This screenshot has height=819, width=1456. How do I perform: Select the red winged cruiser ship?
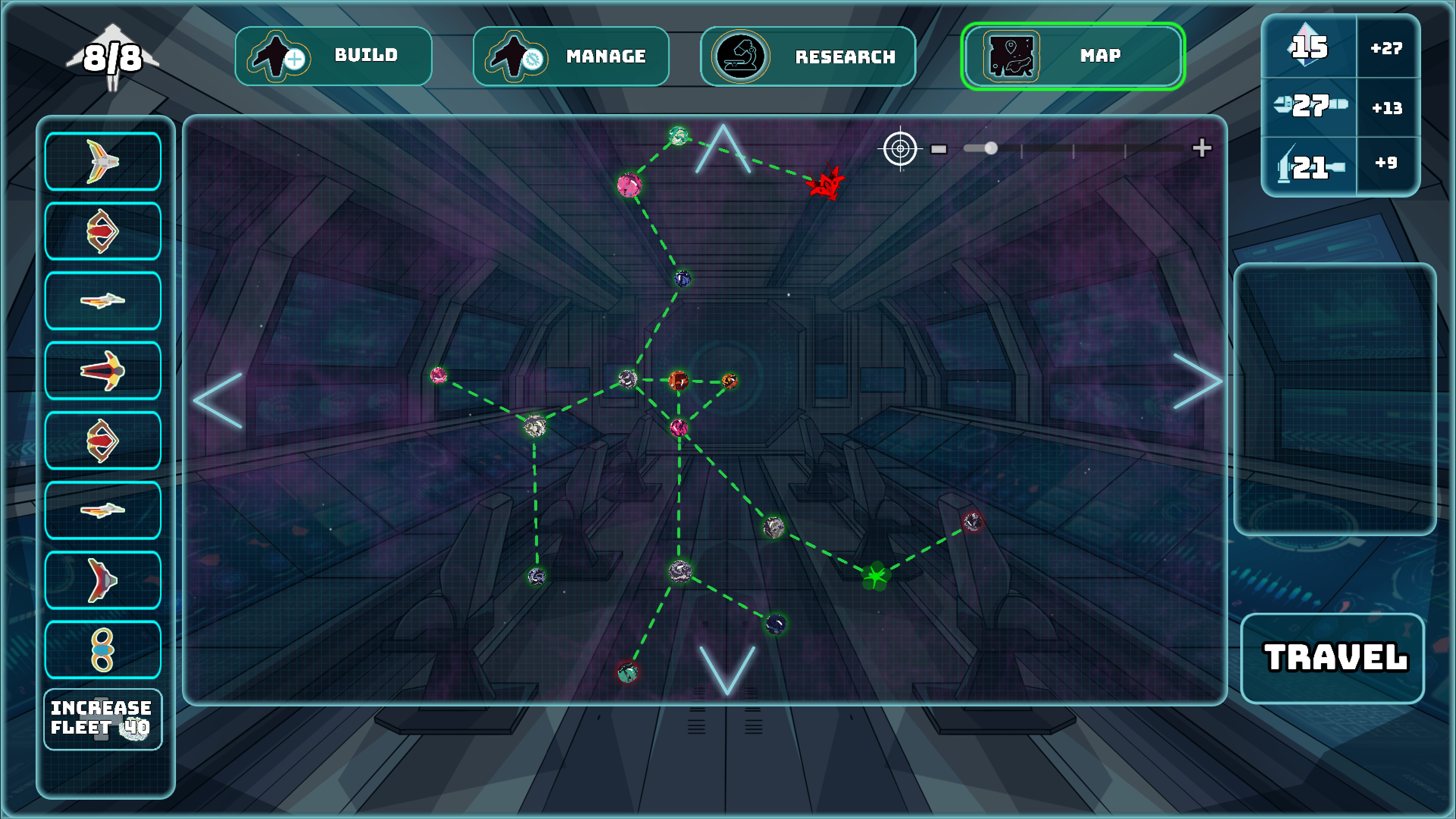coord(103,231)
